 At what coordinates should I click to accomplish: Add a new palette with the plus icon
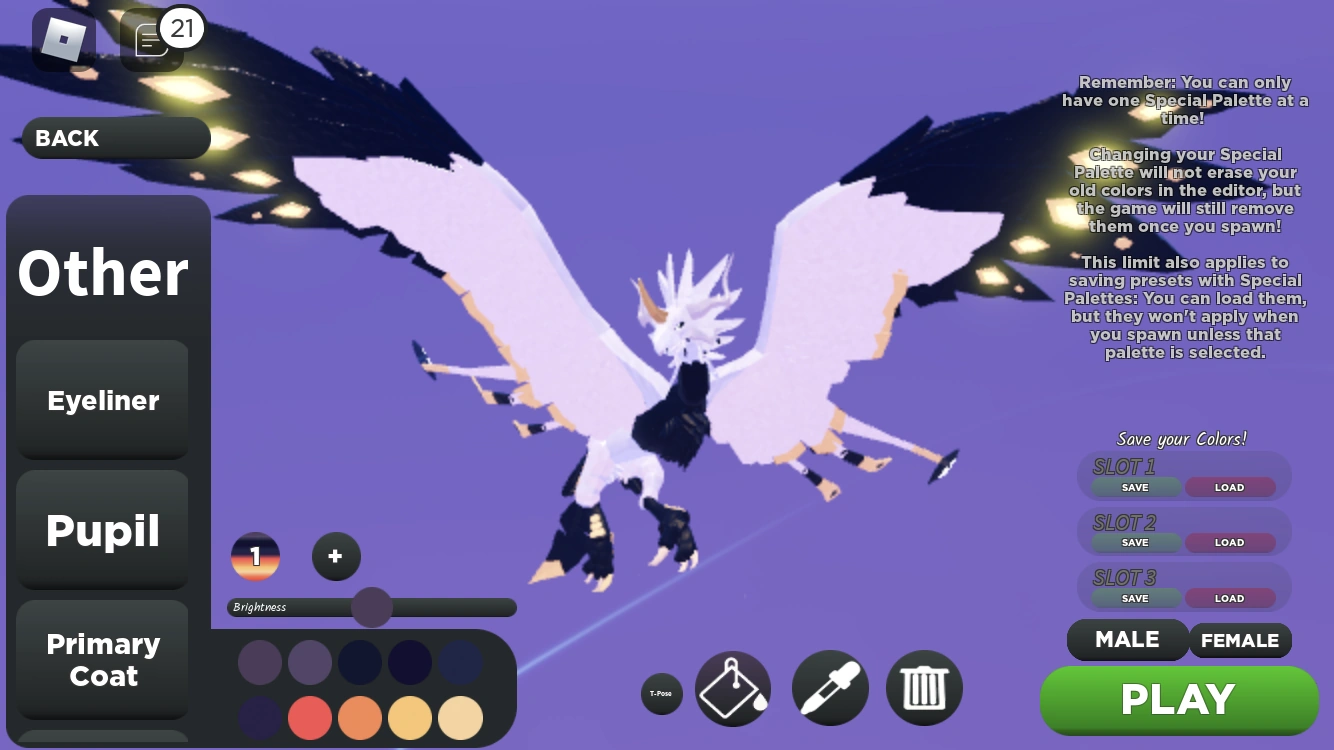tap(336, 556)
